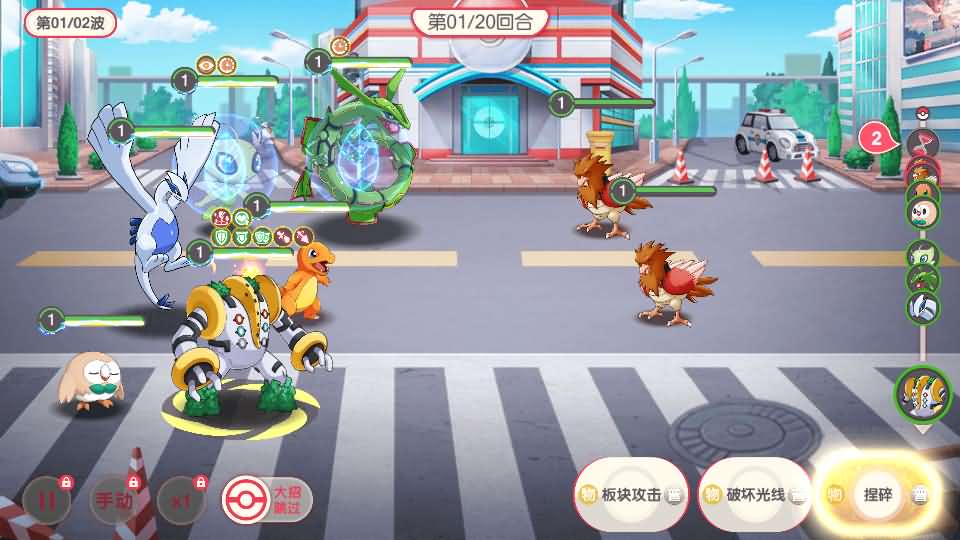Click Celebi's portrait in the turn order
This screenshot has width=960, height=540.
pyautogui.click(x=922, y=254)
